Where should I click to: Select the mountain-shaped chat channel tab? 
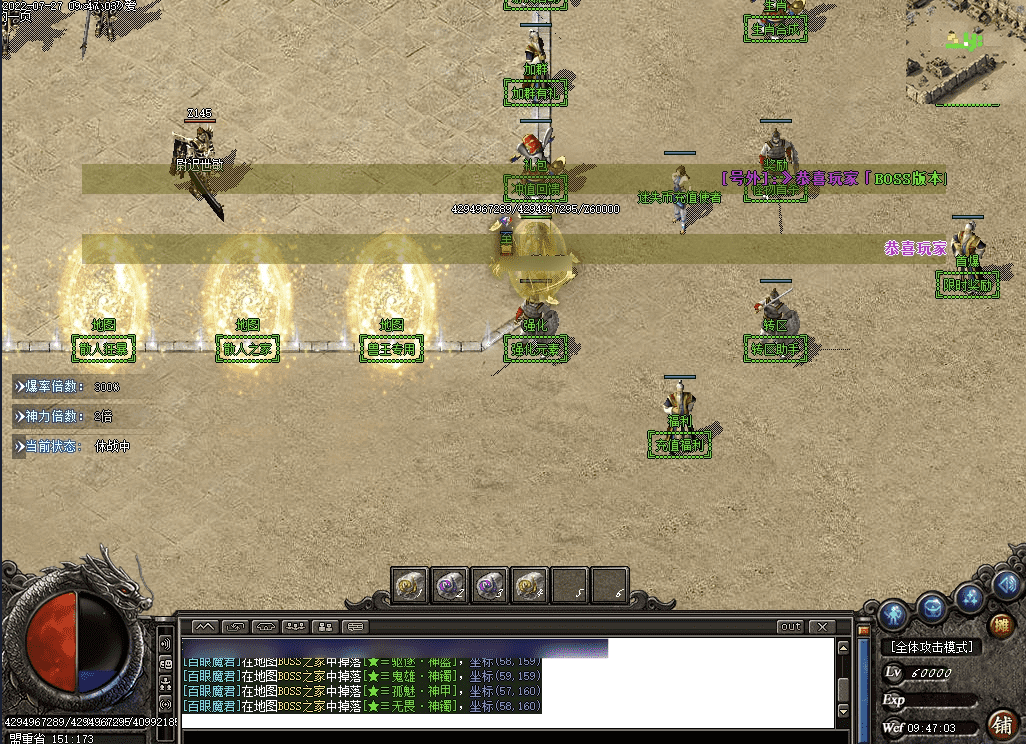coord(204,627)
